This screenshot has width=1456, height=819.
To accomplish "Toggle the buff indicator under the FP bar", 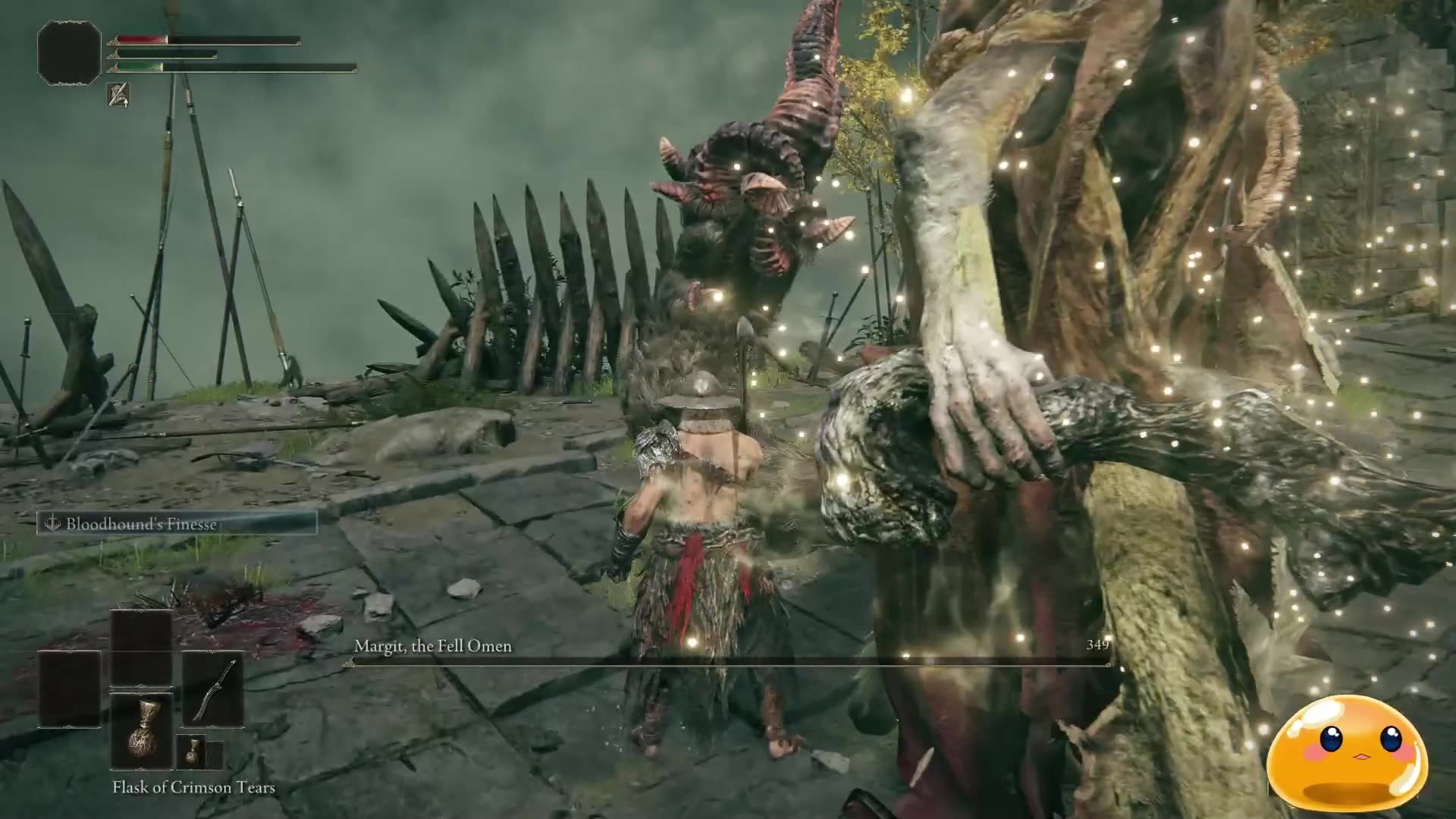I will (119, 99).
